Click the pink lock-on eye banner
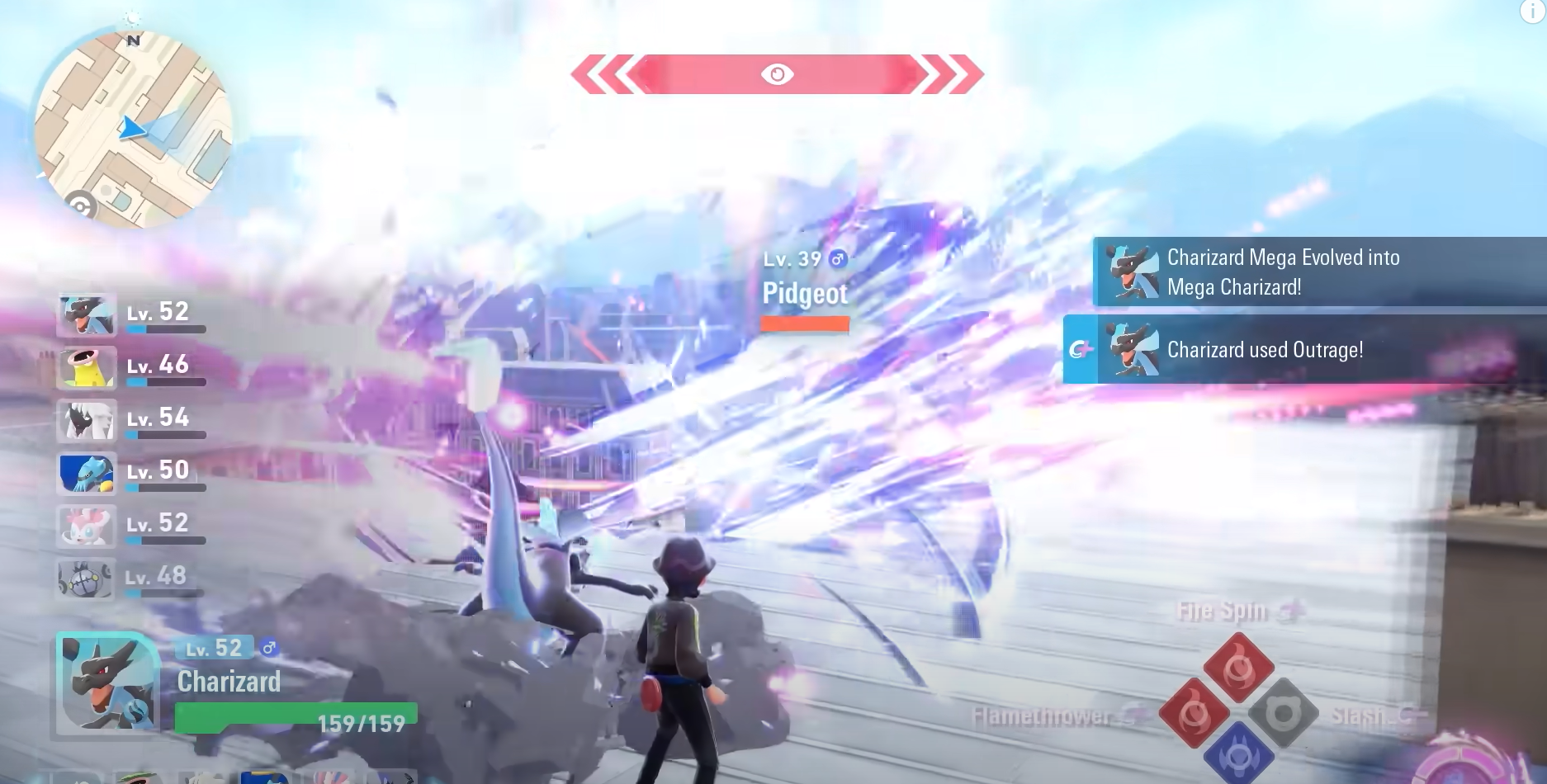 click(x=777, y=74)
